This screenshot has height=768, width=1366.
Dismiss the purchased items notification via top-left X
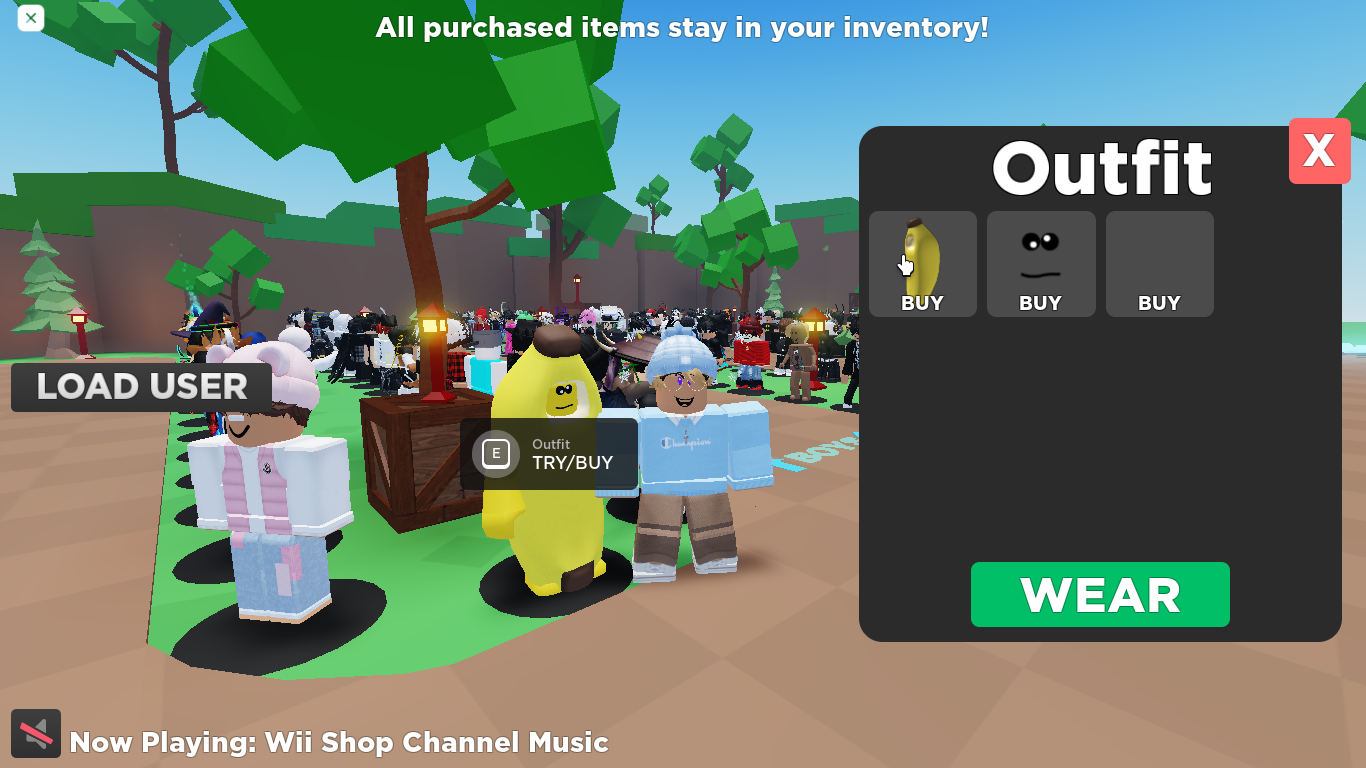pos(30,18)
